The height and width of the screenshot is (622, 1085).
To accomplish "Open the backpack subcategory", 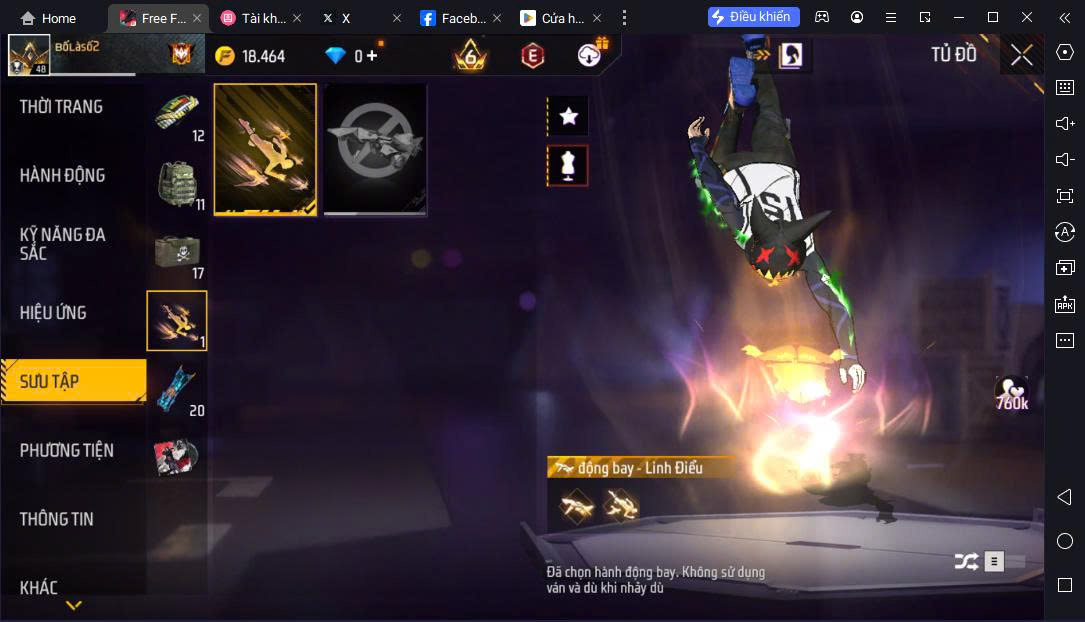I will tap(178, 184).
